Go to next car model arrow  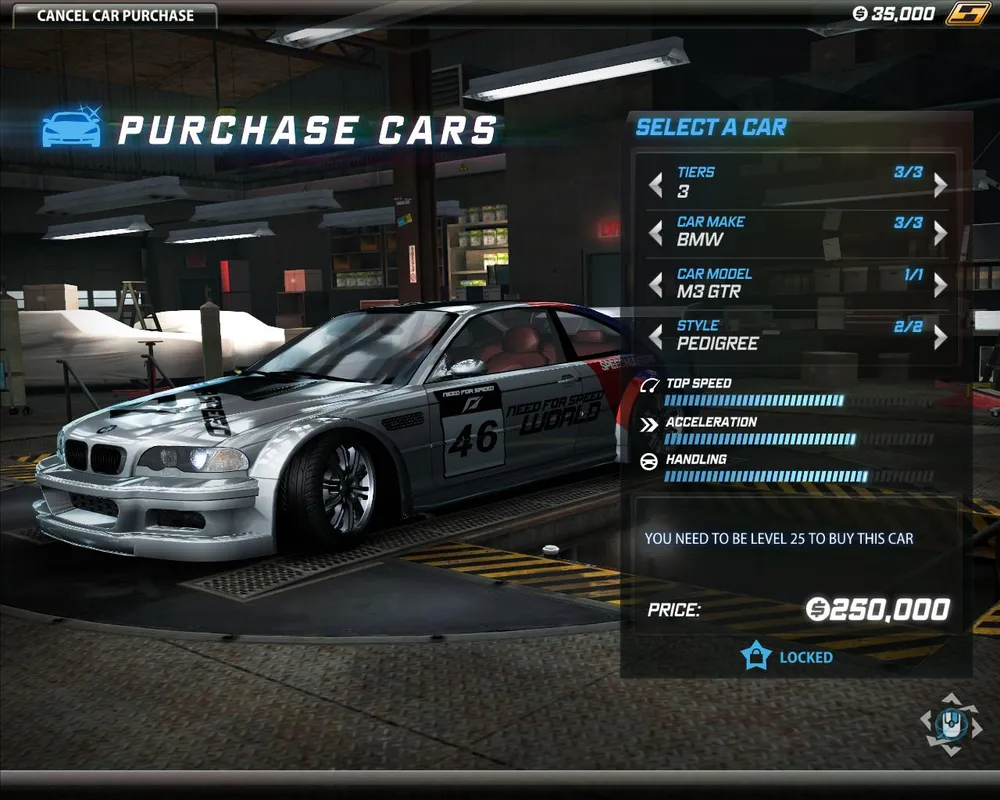[940, 286]
